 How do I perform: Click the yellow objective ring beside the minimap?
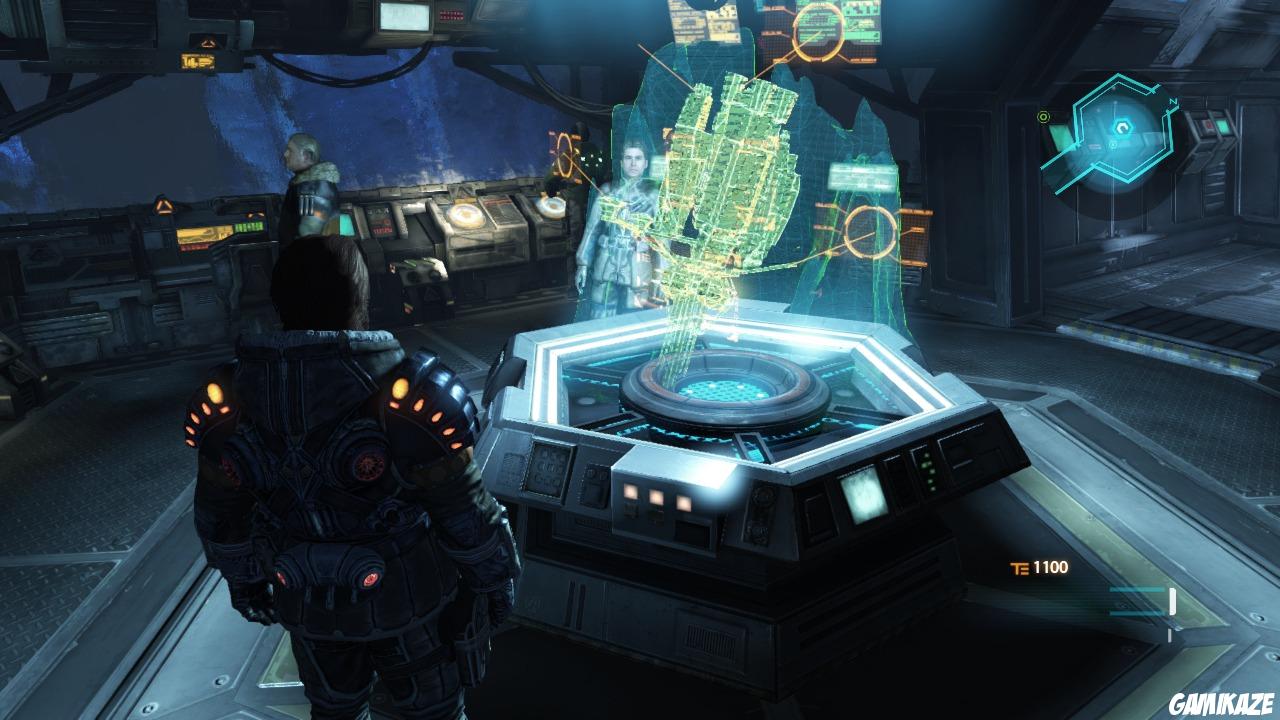[x=1043, y=117]
